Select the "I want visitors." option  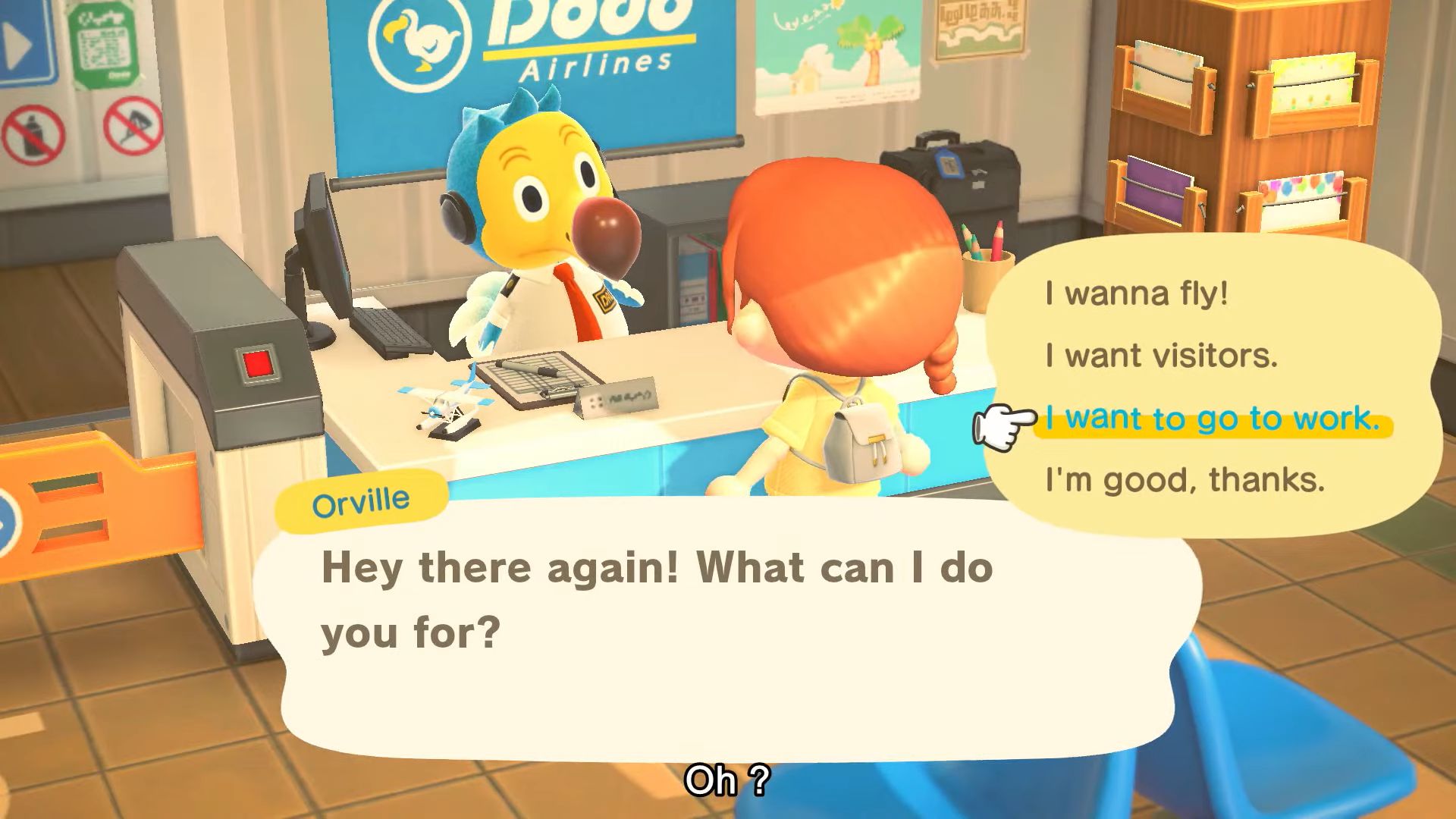point(1161,356)
